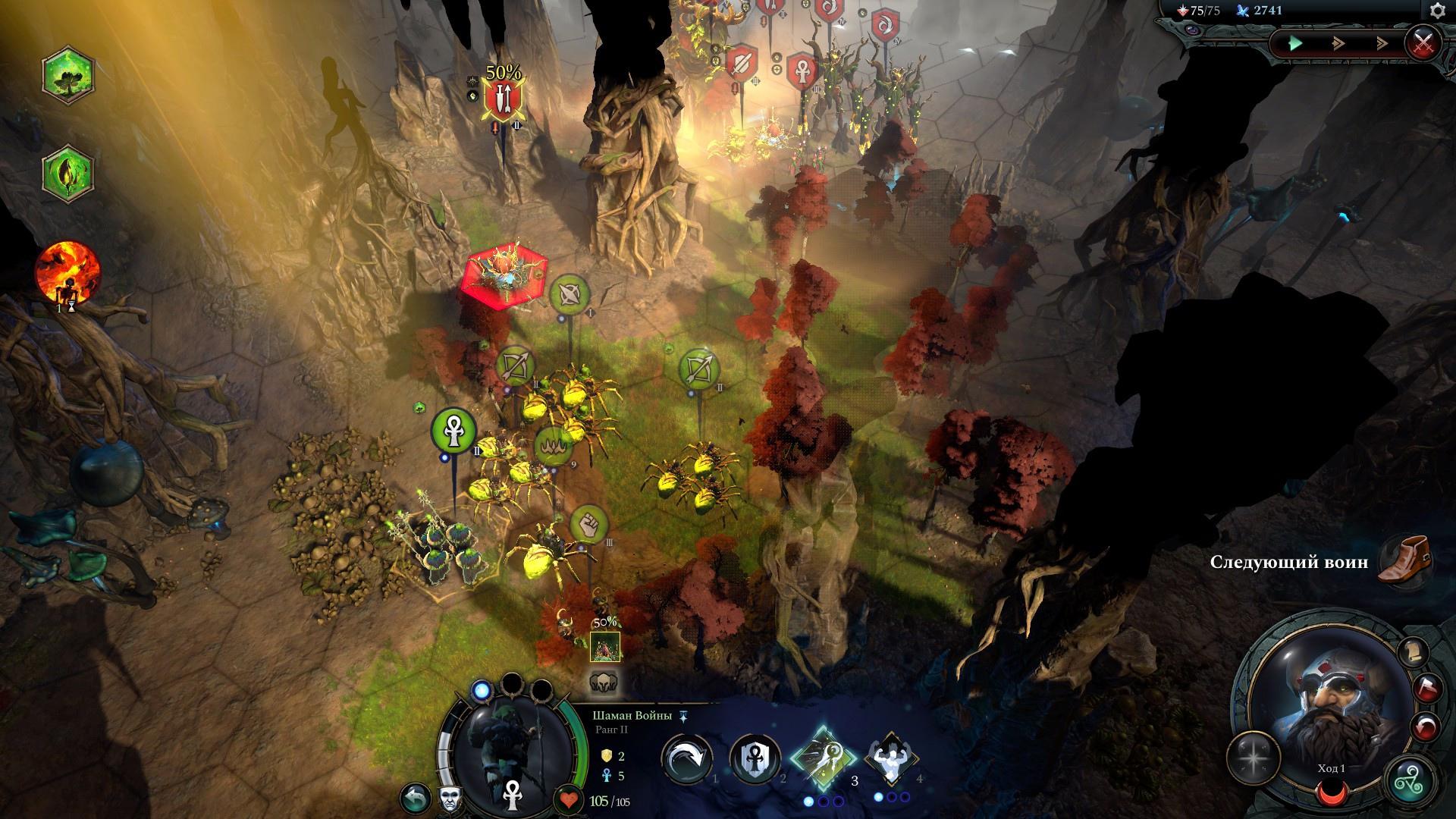Click the white mask icon by portrait
Viewport: 1456px width, 819px height.
(450, 799)
